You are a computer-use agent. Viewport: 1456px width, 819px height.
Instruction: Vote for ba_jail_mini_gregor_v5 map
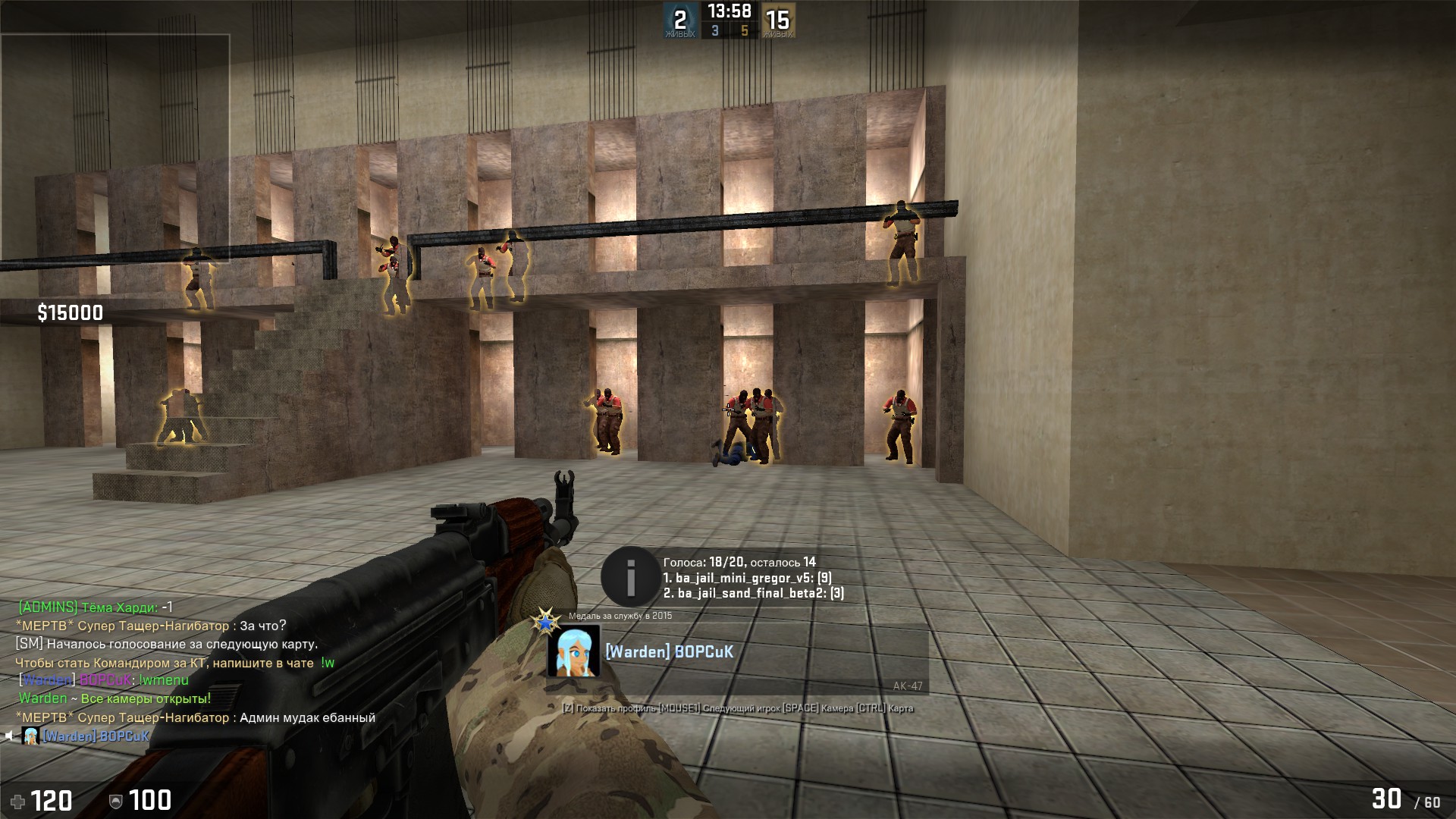747,578
